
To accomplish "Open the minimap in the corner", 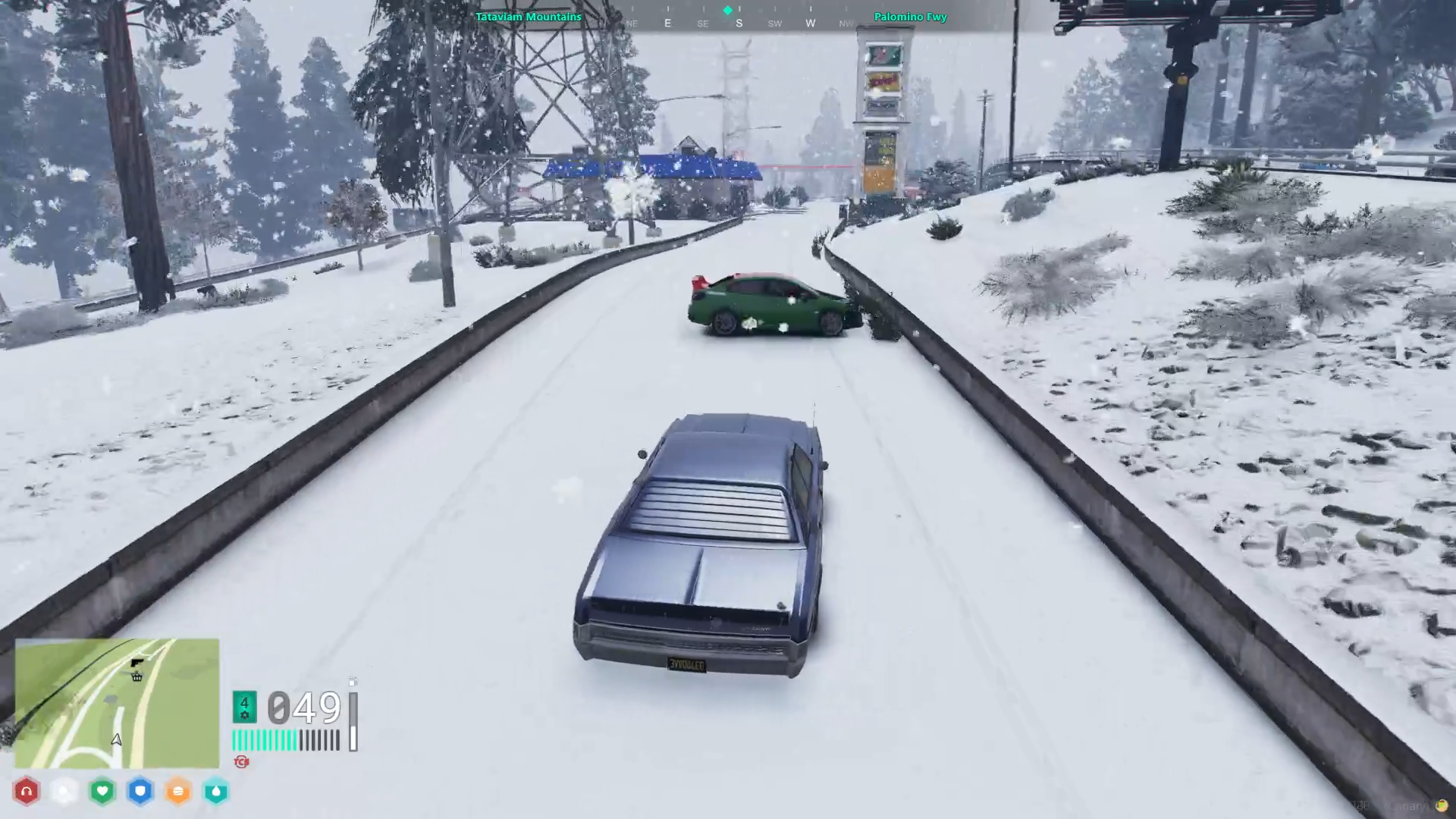I will click(117, 703).
